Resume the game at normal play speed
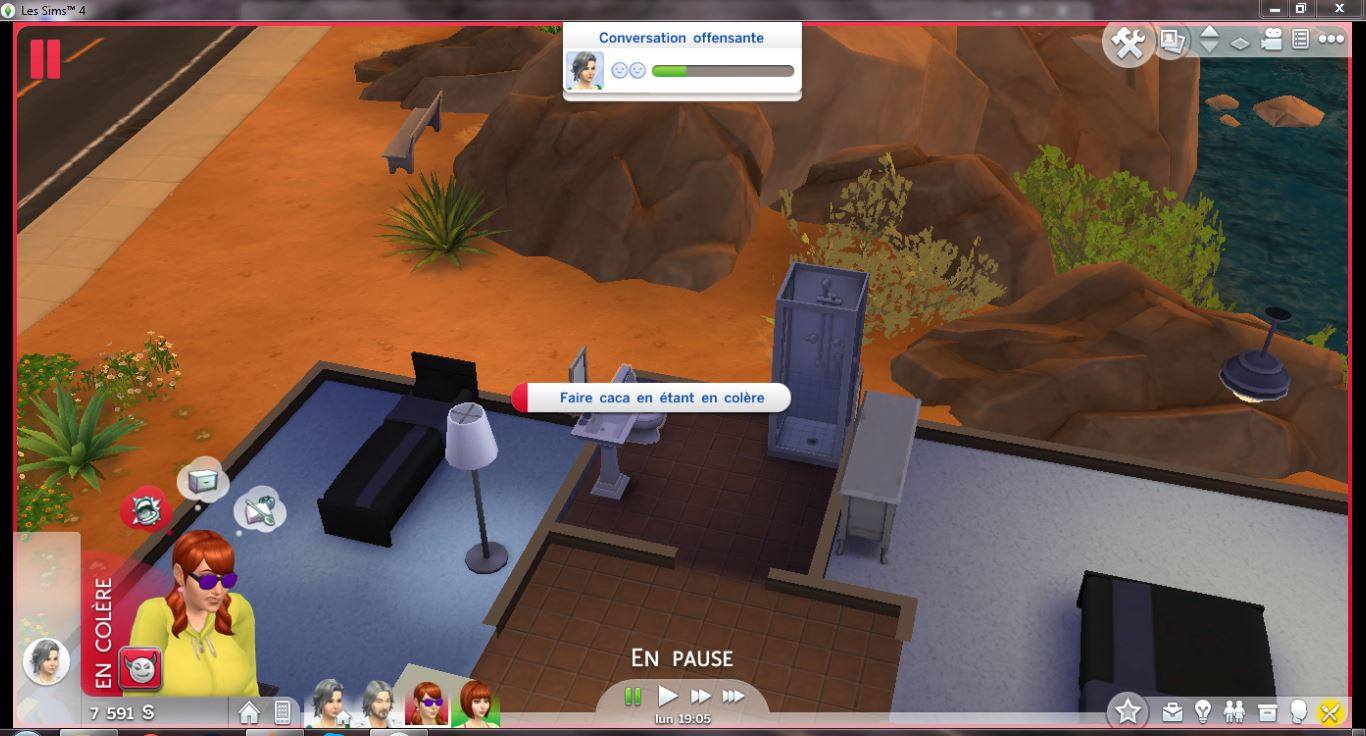 667,696
